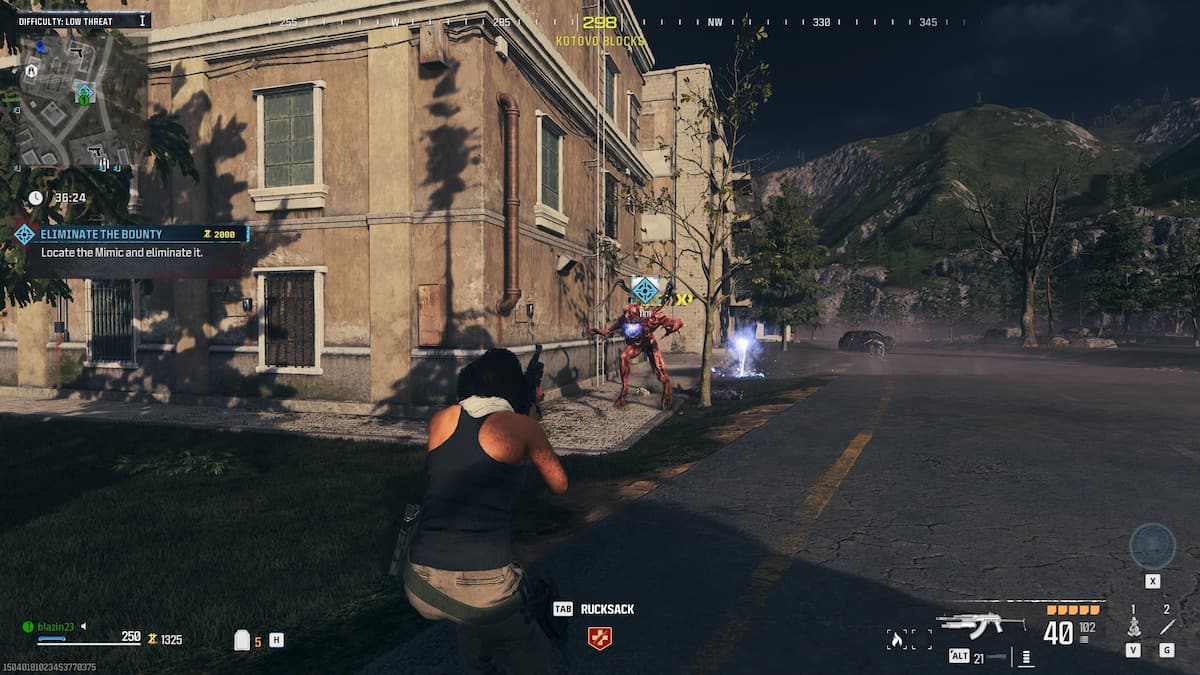Click the blue bounty target marker above the Mimic

(x=646, y=291)
